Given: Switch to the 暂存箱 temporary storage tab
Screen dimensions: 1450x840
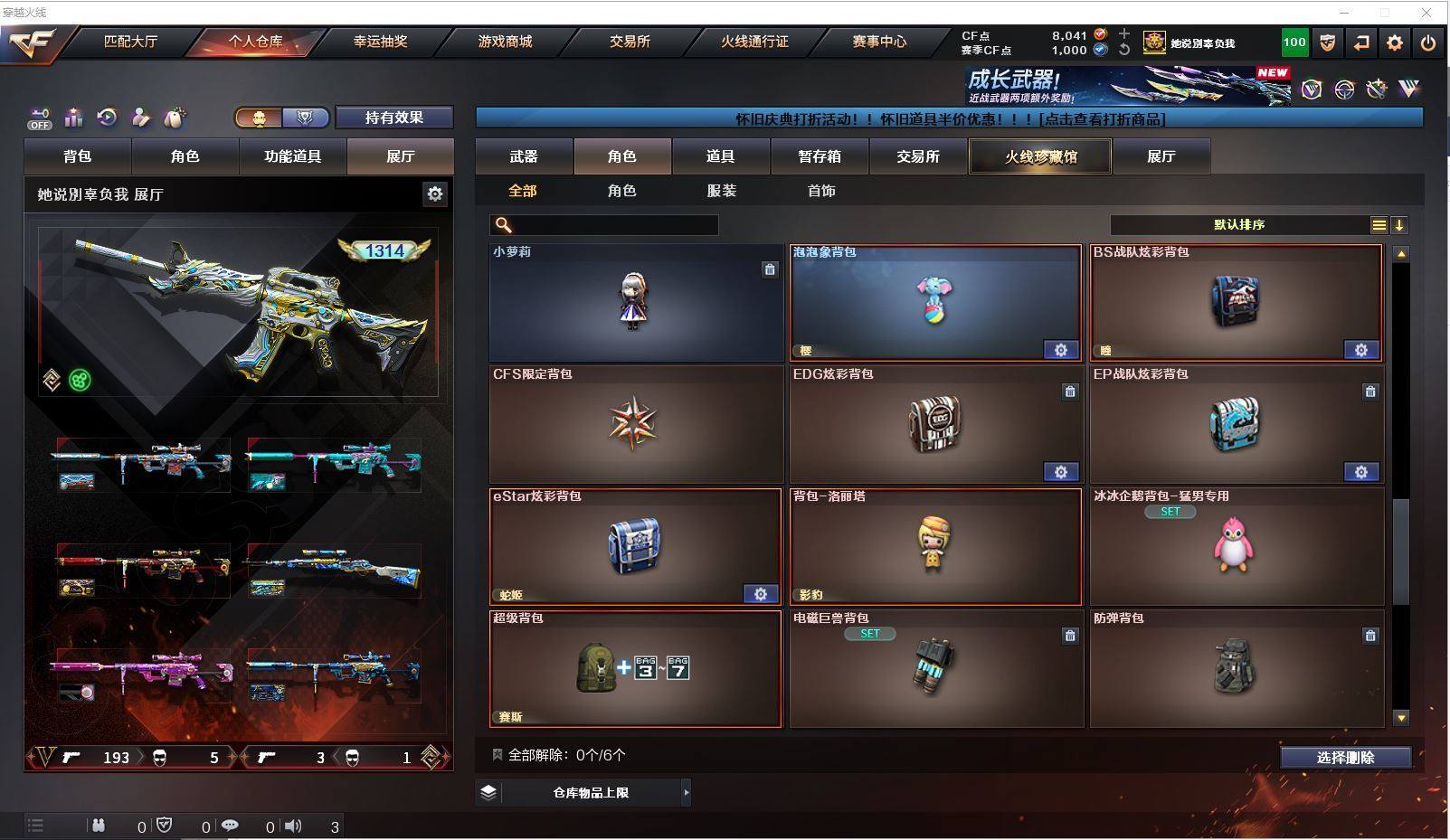Looking at the screenshot, I should tap(820, 156).
